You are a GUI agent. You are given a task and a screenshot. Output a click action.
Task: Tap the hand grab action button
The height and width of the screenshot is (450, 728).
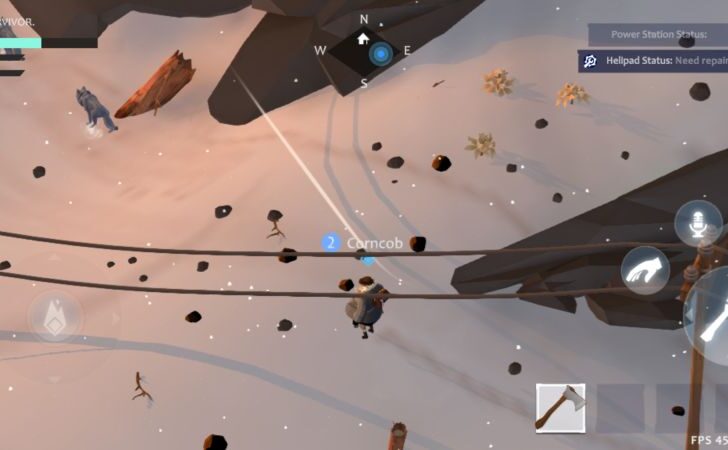(645, 270)
